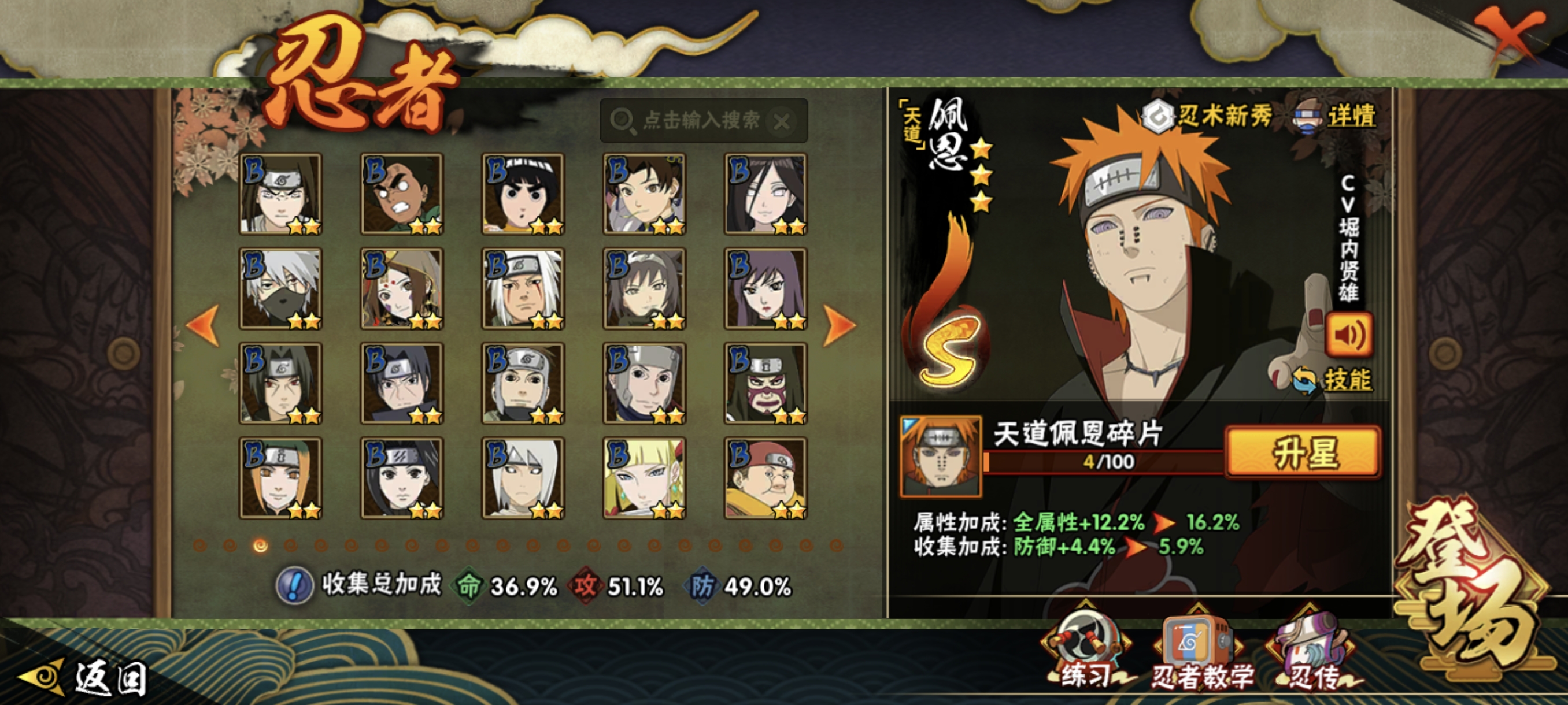Go to the next ninja page arrow
The height and width of the screenshot is (705, 1568).
(x=840, y=325)
